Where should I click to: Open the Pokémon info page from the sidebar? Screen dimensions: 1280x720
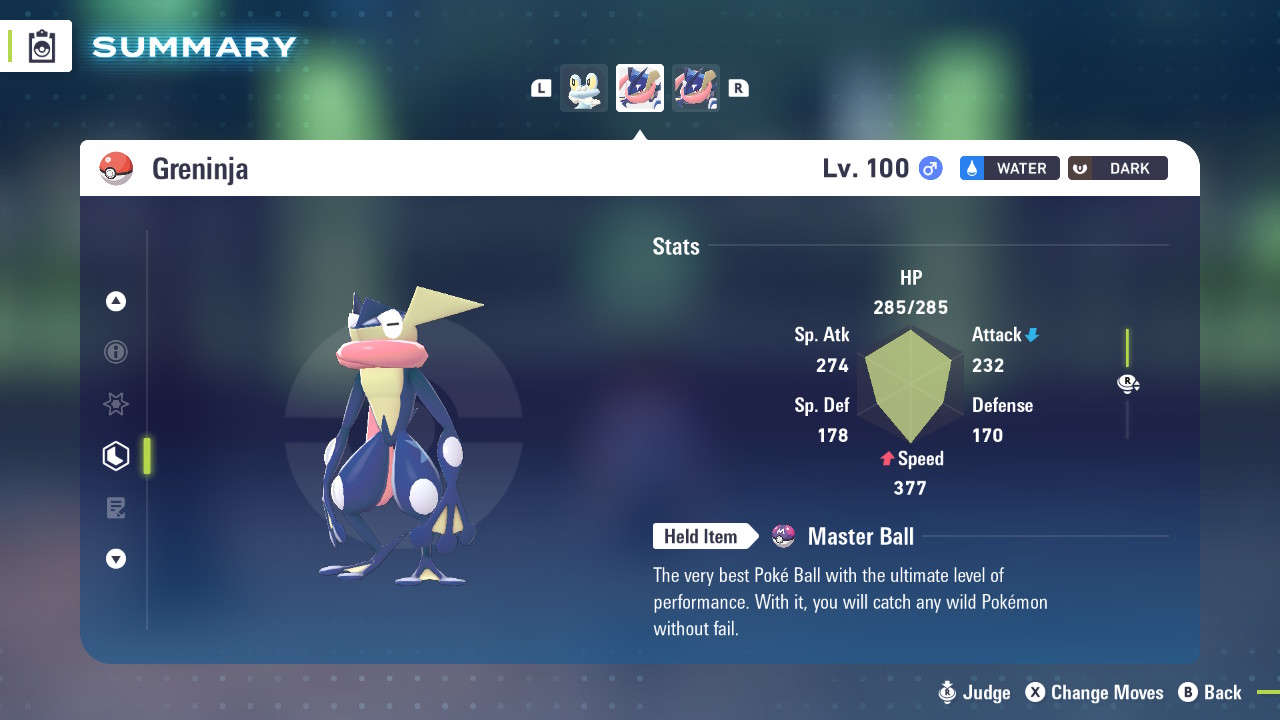click(x=115, y=352)
